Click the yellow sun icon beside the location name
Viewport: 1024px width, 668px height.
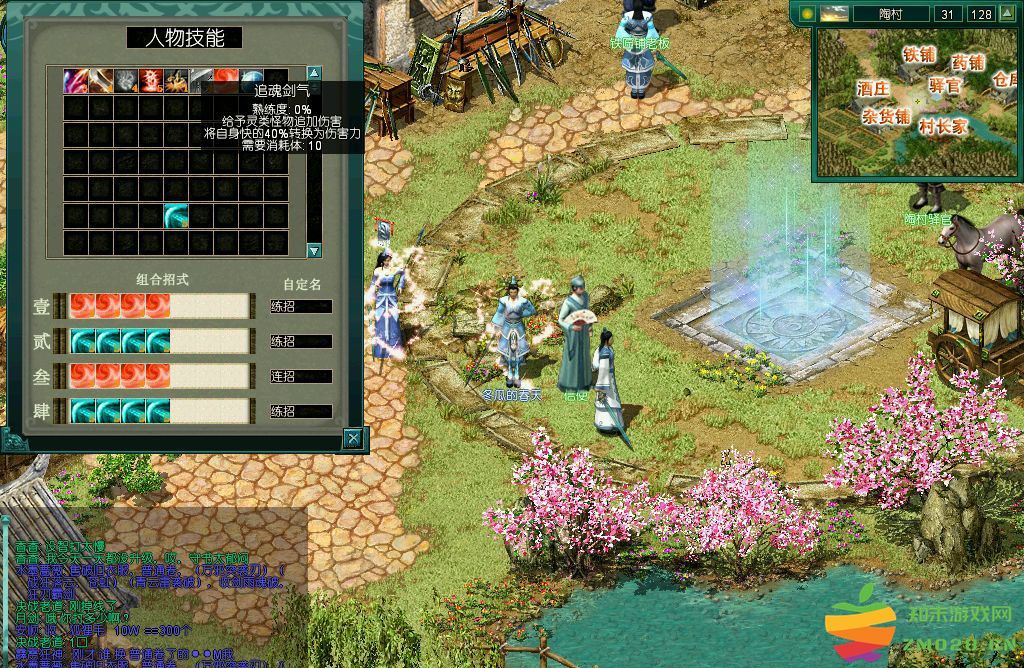(x=806, y=14)
